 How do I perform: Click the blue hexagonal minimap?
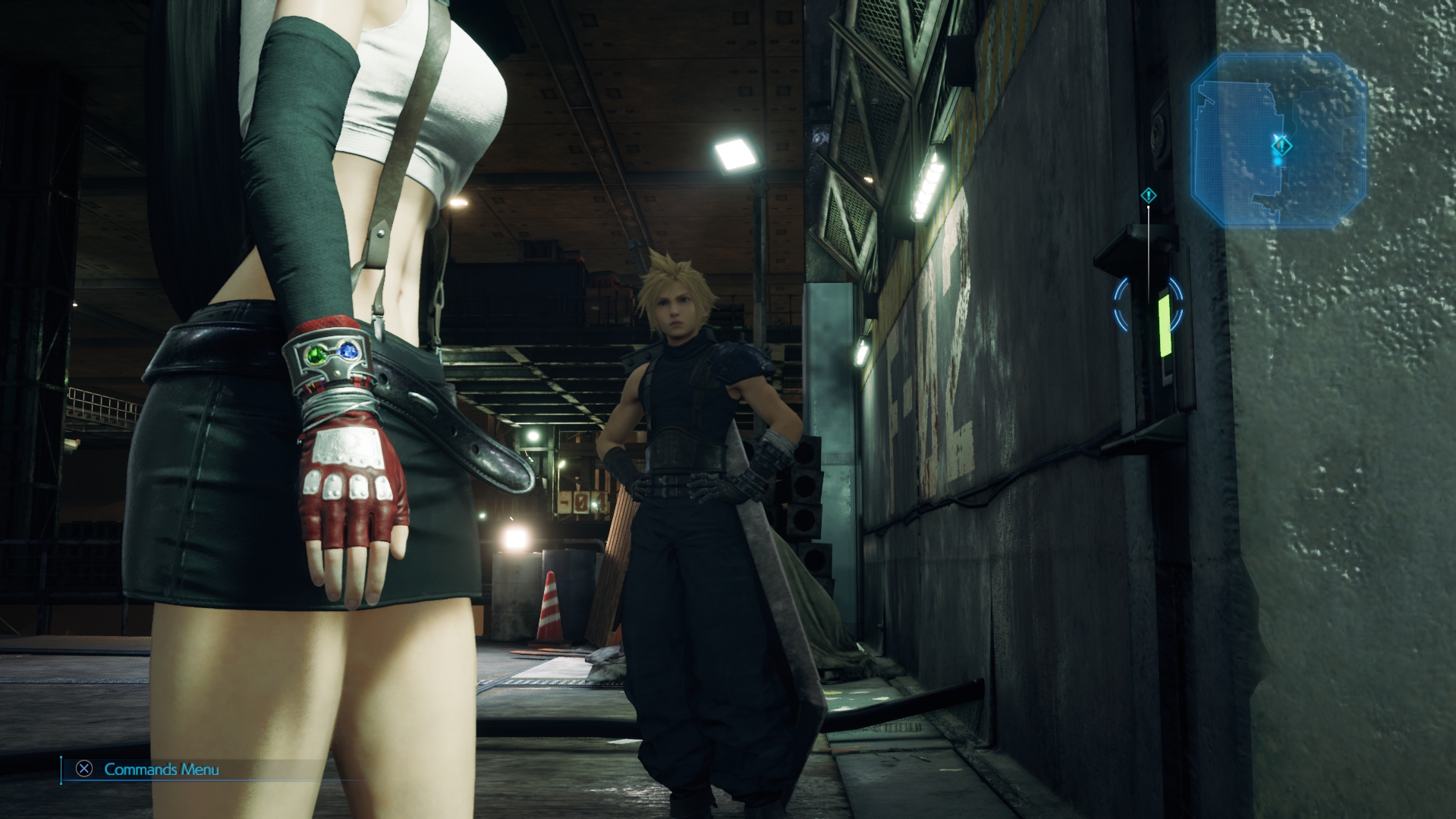(1278, 140)
